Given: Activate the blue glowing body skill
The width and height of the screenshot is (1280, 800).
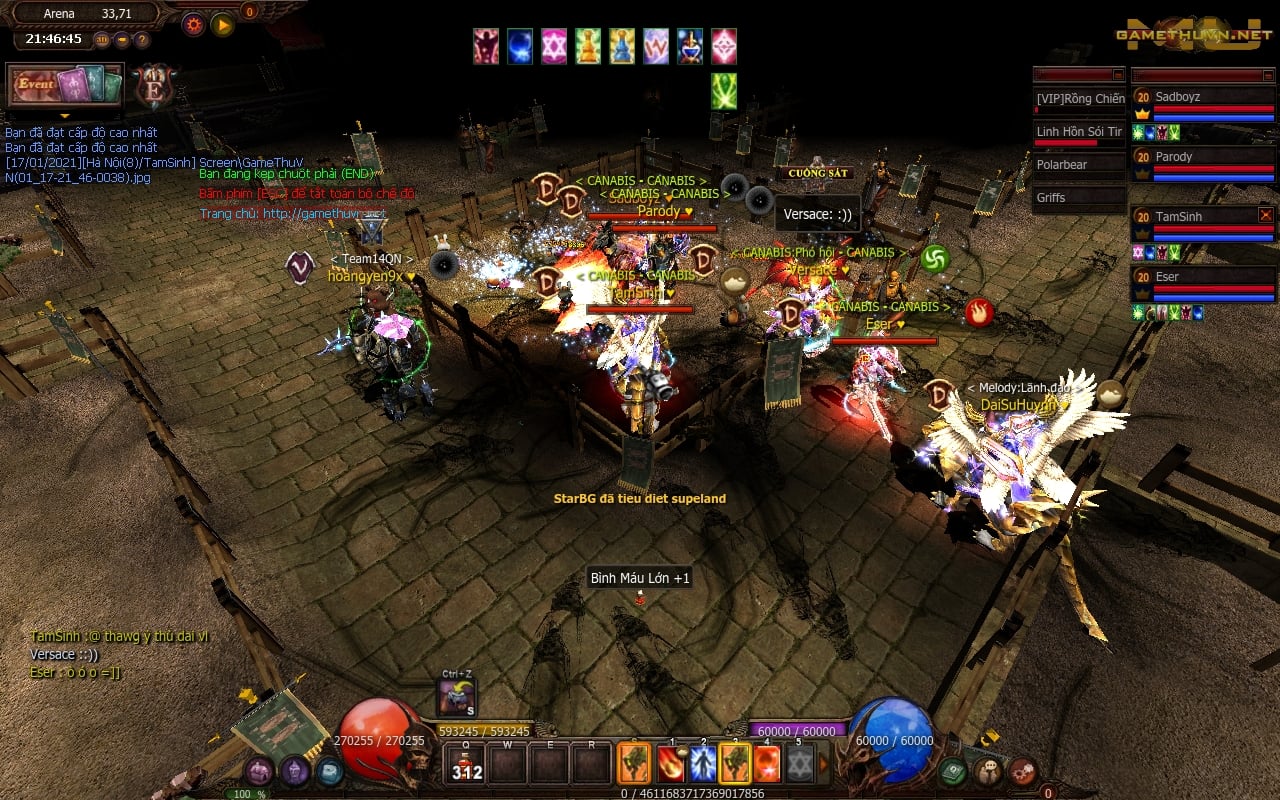Looking at the screenshot, I should (x=703, y=764).
